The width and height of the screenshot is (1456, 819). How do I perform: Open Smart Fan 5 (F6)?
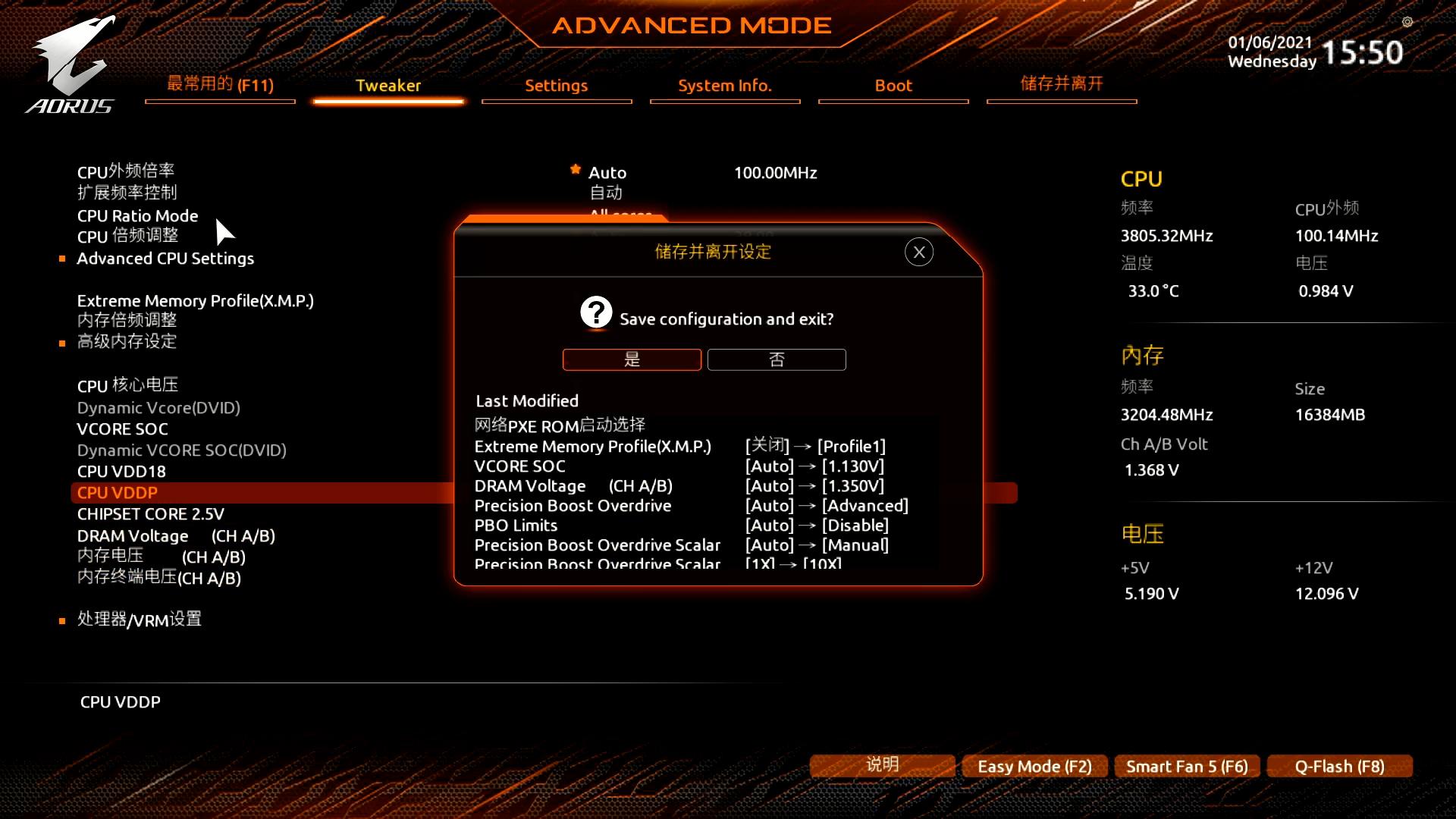[1187, 766]
